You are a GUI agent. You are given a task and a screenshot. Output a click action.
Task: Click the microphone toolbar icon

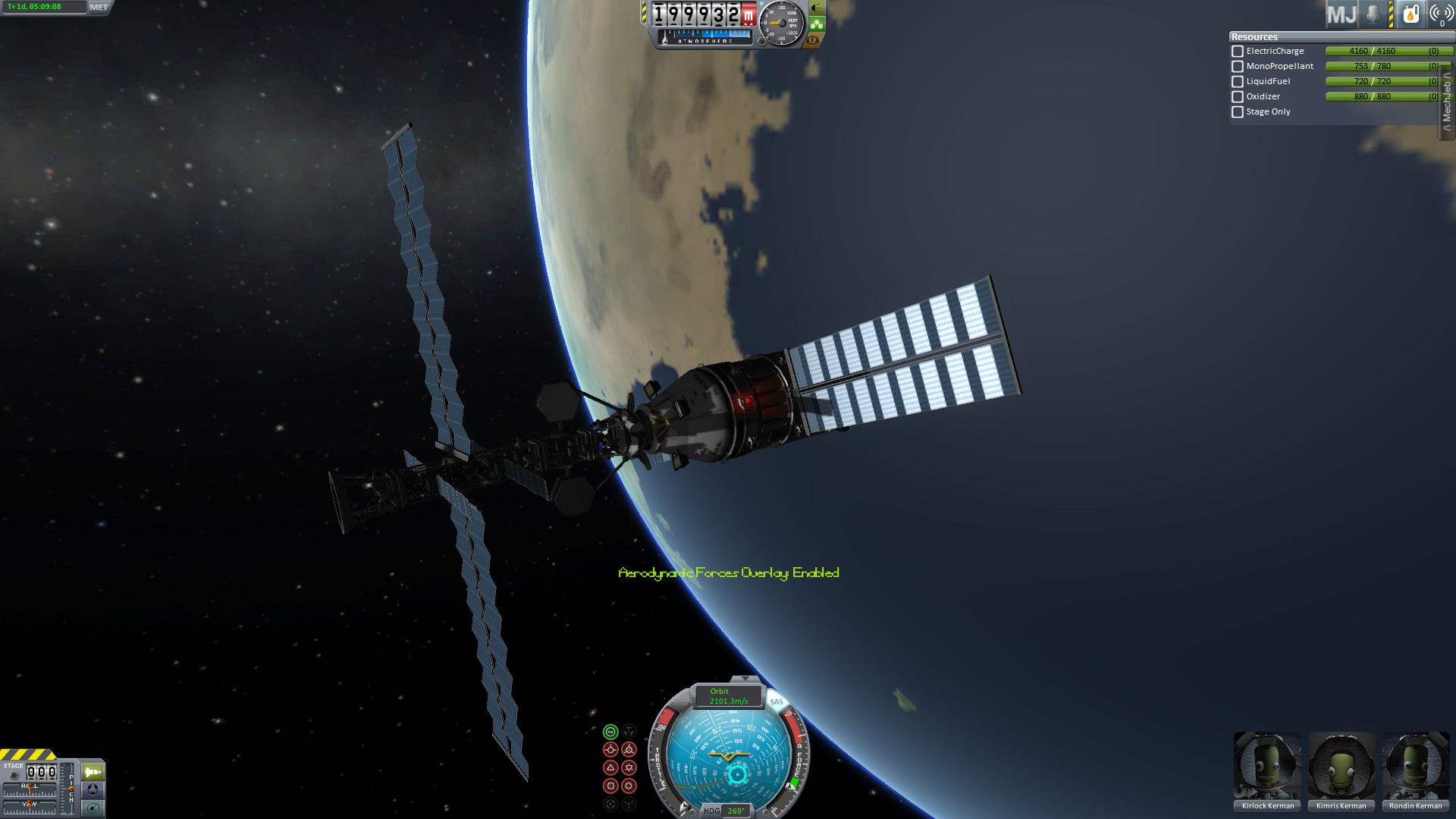1373,14
